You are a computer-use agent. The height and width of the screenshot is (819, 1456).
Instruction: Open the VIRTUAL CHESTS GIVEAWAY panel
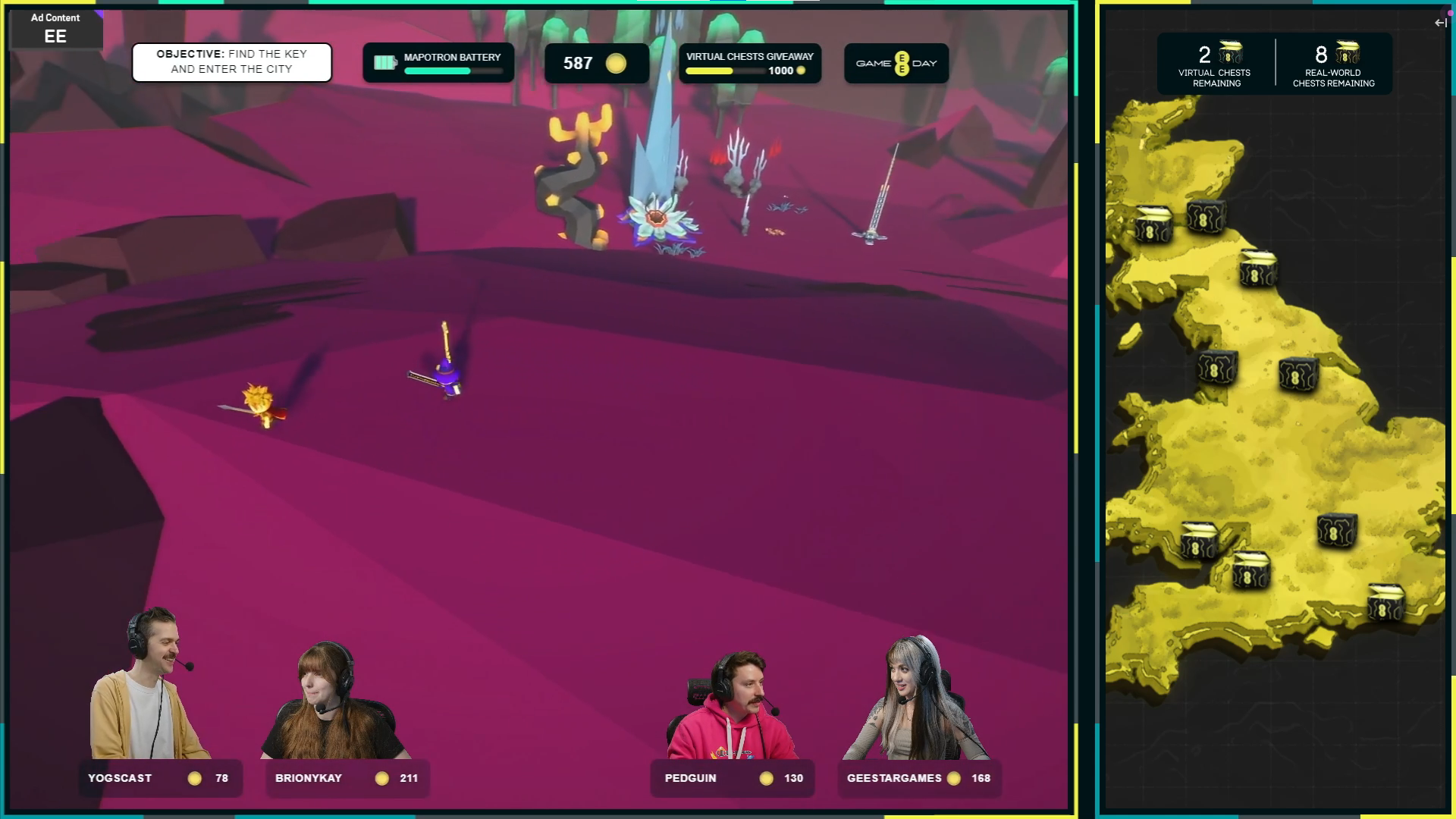749,55
